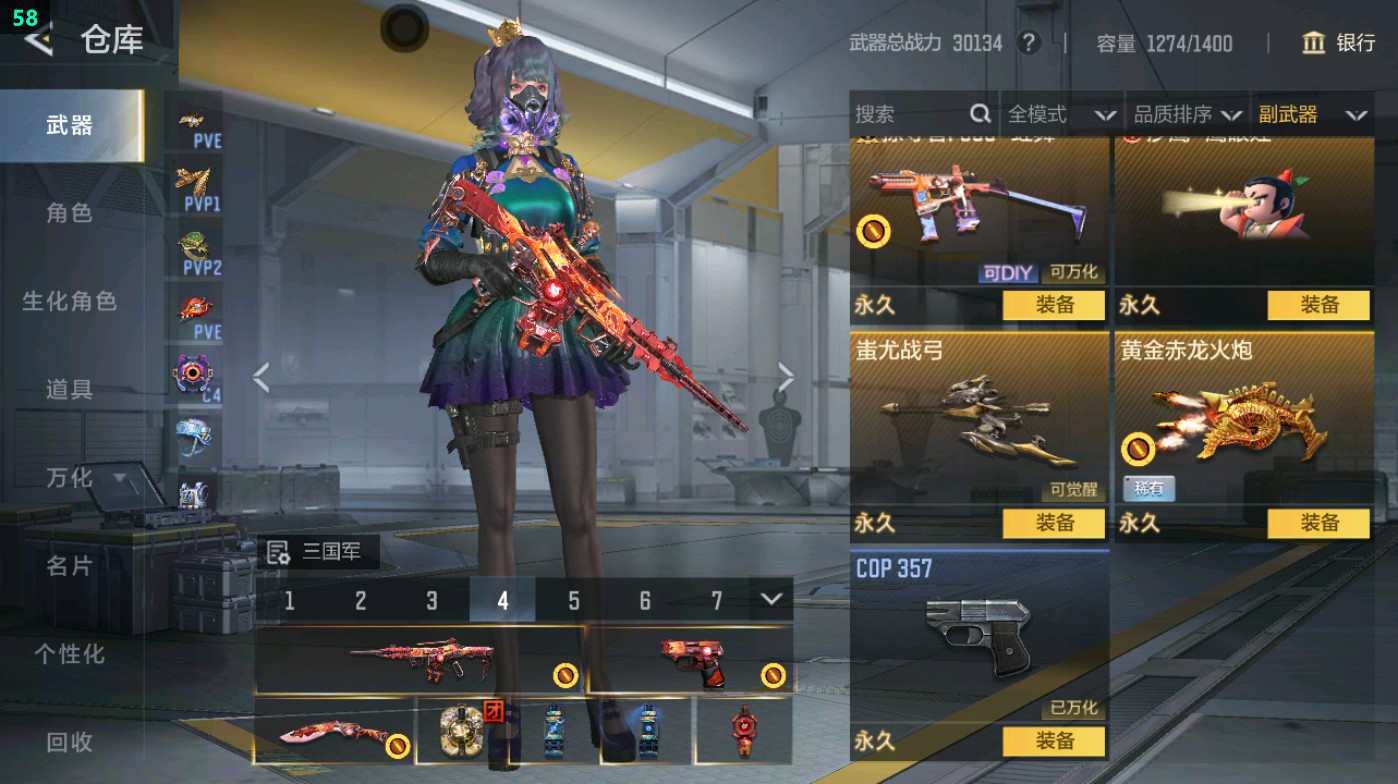Open the 银行 (Bank) button

pyautogui.click(x=1339, y=43)
